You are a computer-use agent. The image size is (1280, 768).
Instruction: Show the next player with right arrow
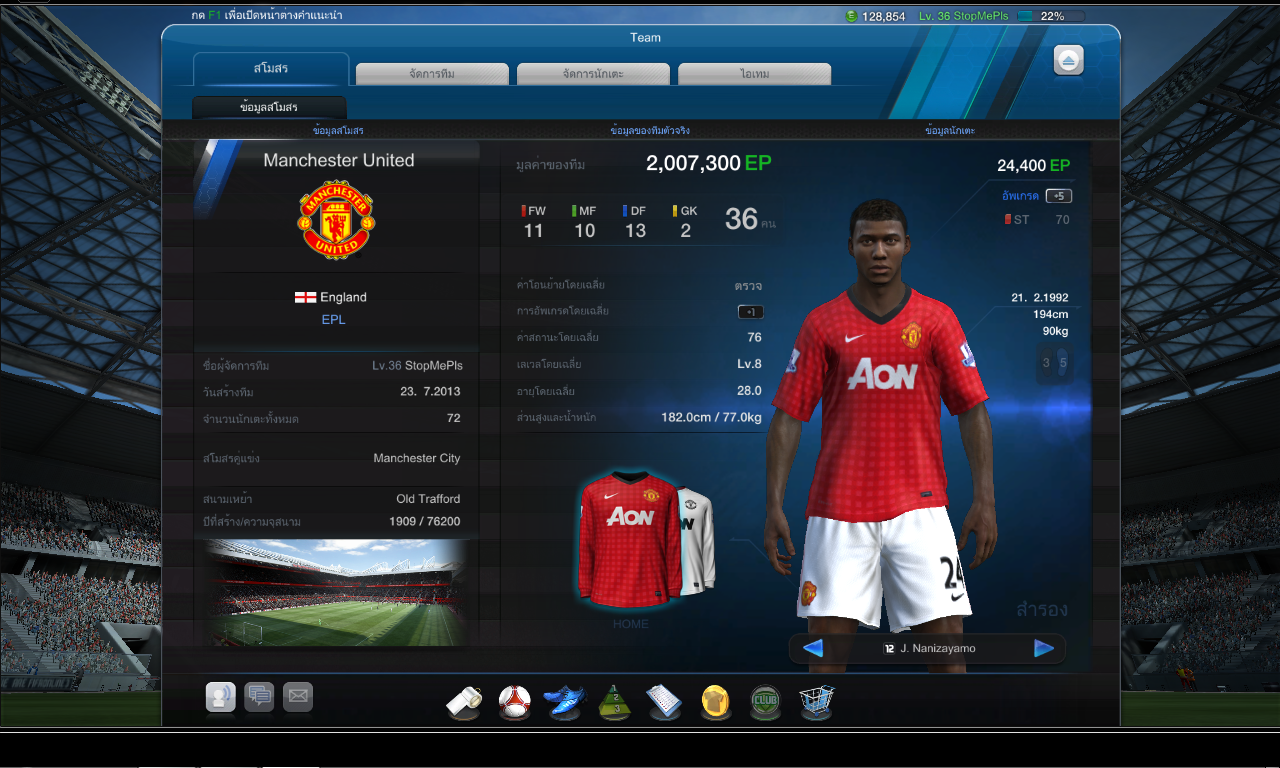pyautogui.click(x=1044, y=648)
